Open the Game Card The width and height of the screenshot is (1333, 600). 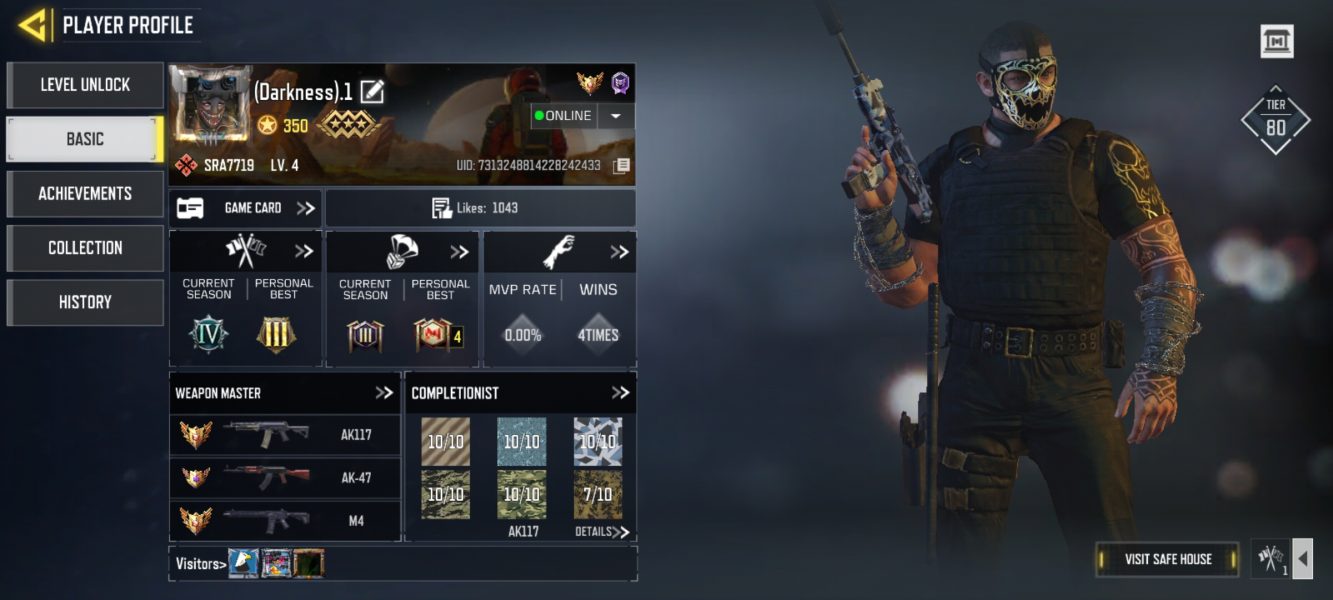[x=245, y=208]
